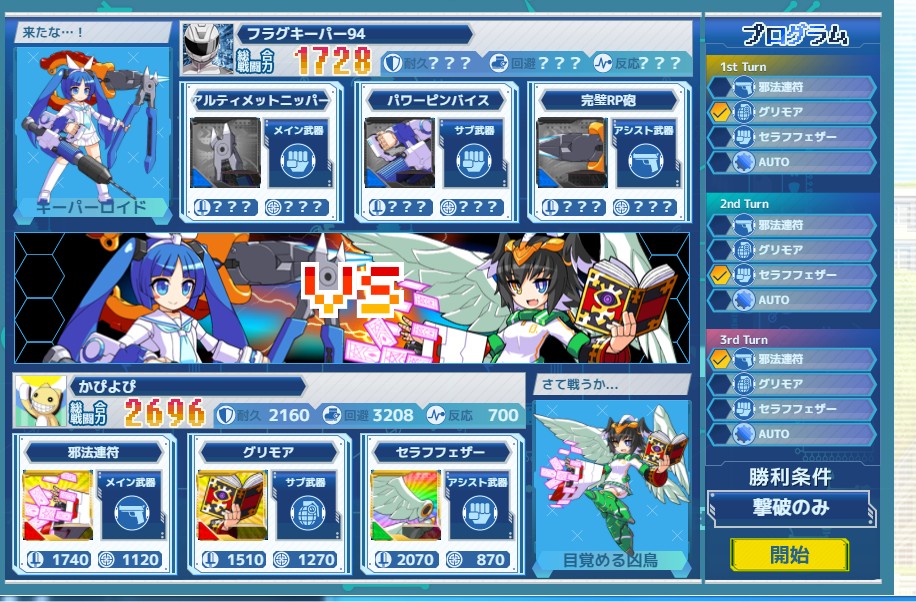View the enemy's 完璧RP砲 assist weapon
This screenshot has height=602, width=916.
coord(608,152)
